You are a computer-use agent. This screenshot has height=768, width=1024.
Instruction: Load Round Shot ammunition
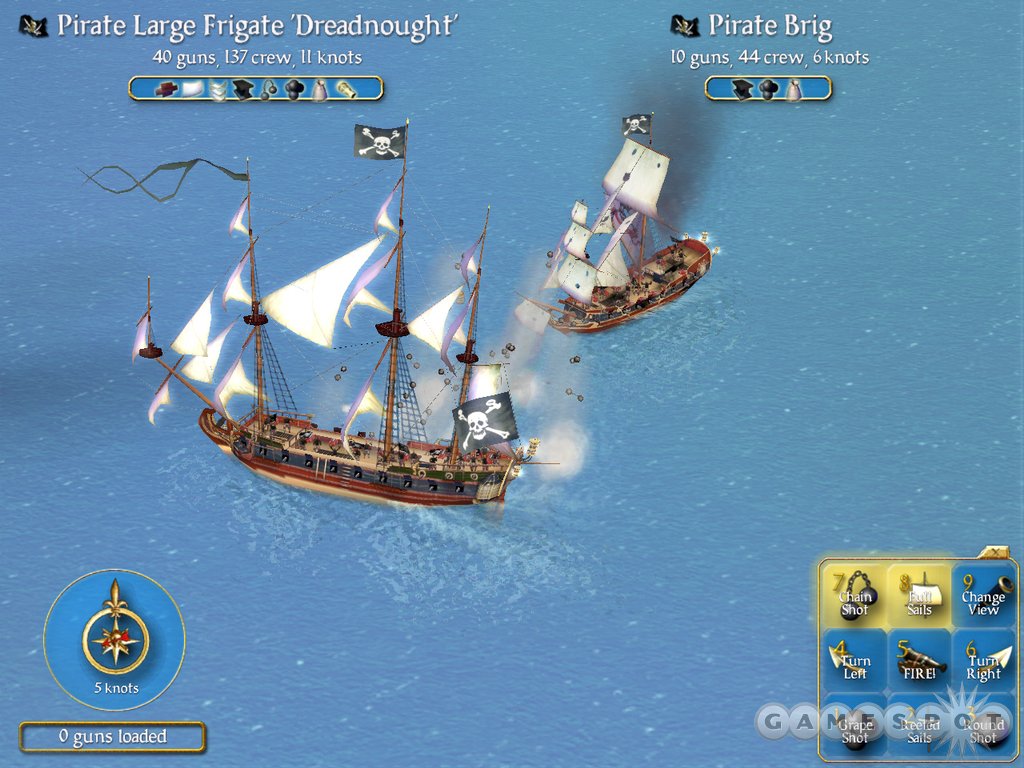[x=983, y=725]
